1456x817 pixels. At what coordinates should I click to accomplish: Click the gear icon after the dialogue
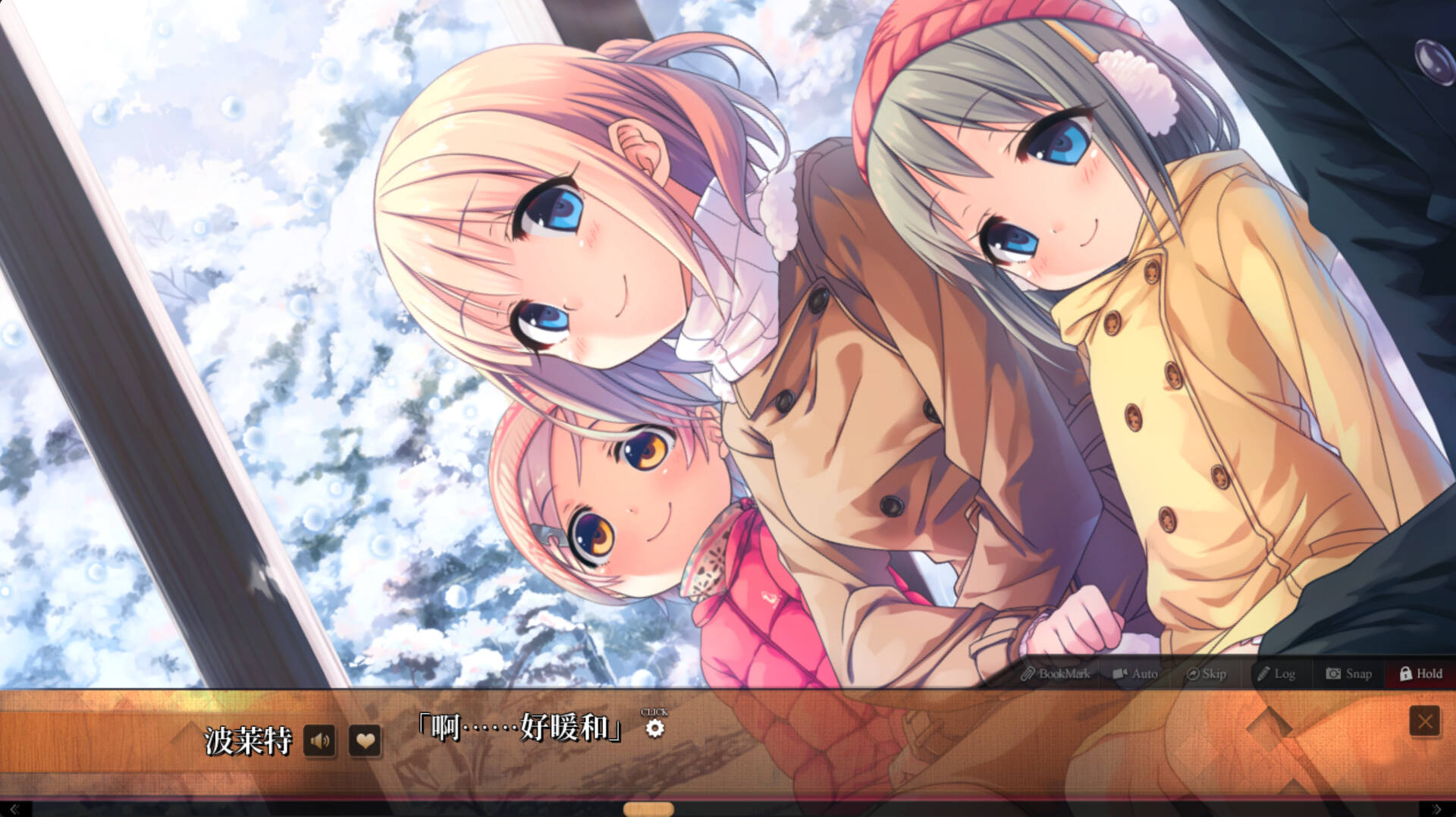pyautogui.click(x=654, y=728)
